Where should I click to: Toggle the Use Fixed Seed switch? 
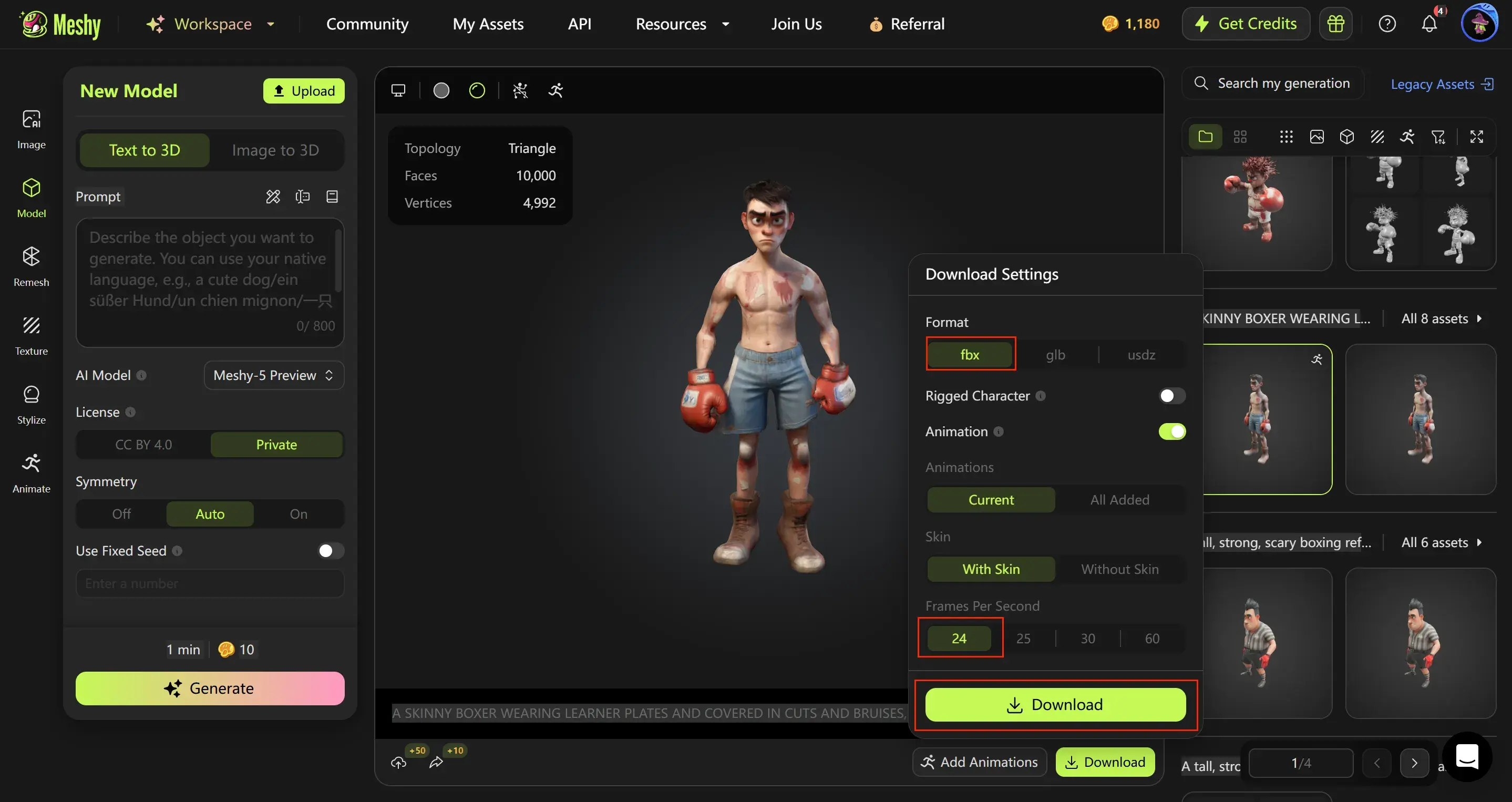[x=330, y=551]
